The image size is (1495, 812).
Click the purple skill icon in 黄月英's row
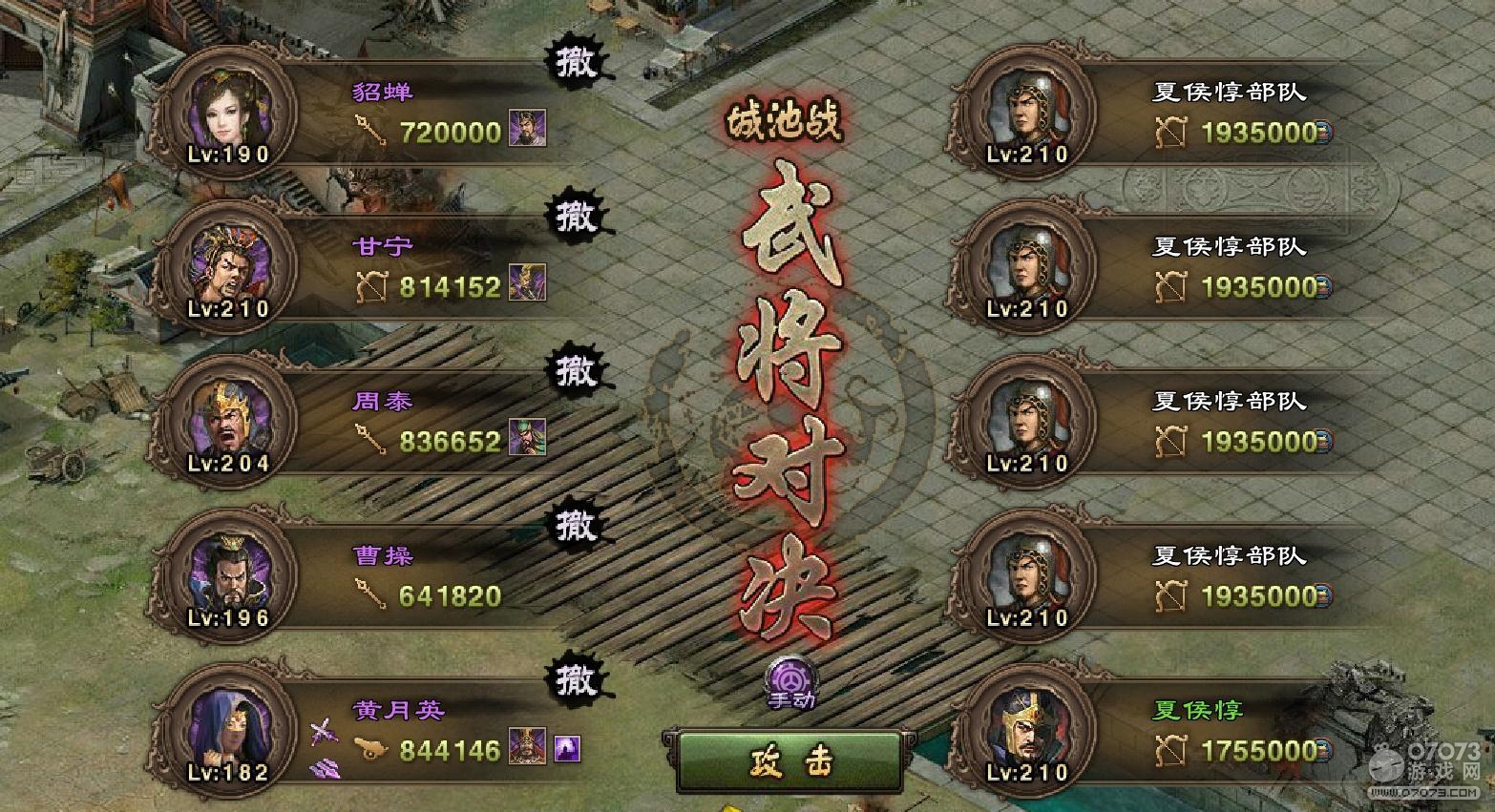[x=567, y=748]
